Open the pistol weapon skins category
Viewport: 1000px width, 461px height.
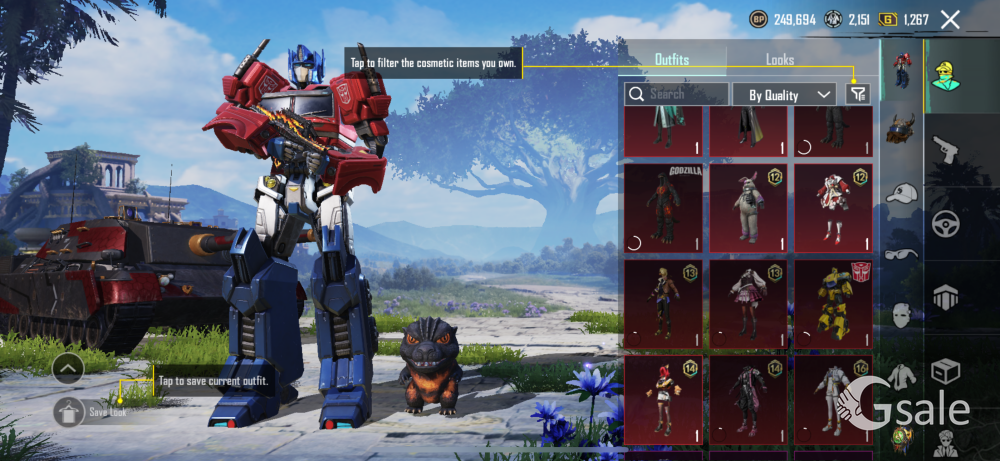pyautogui.click(x=945, y=150)
